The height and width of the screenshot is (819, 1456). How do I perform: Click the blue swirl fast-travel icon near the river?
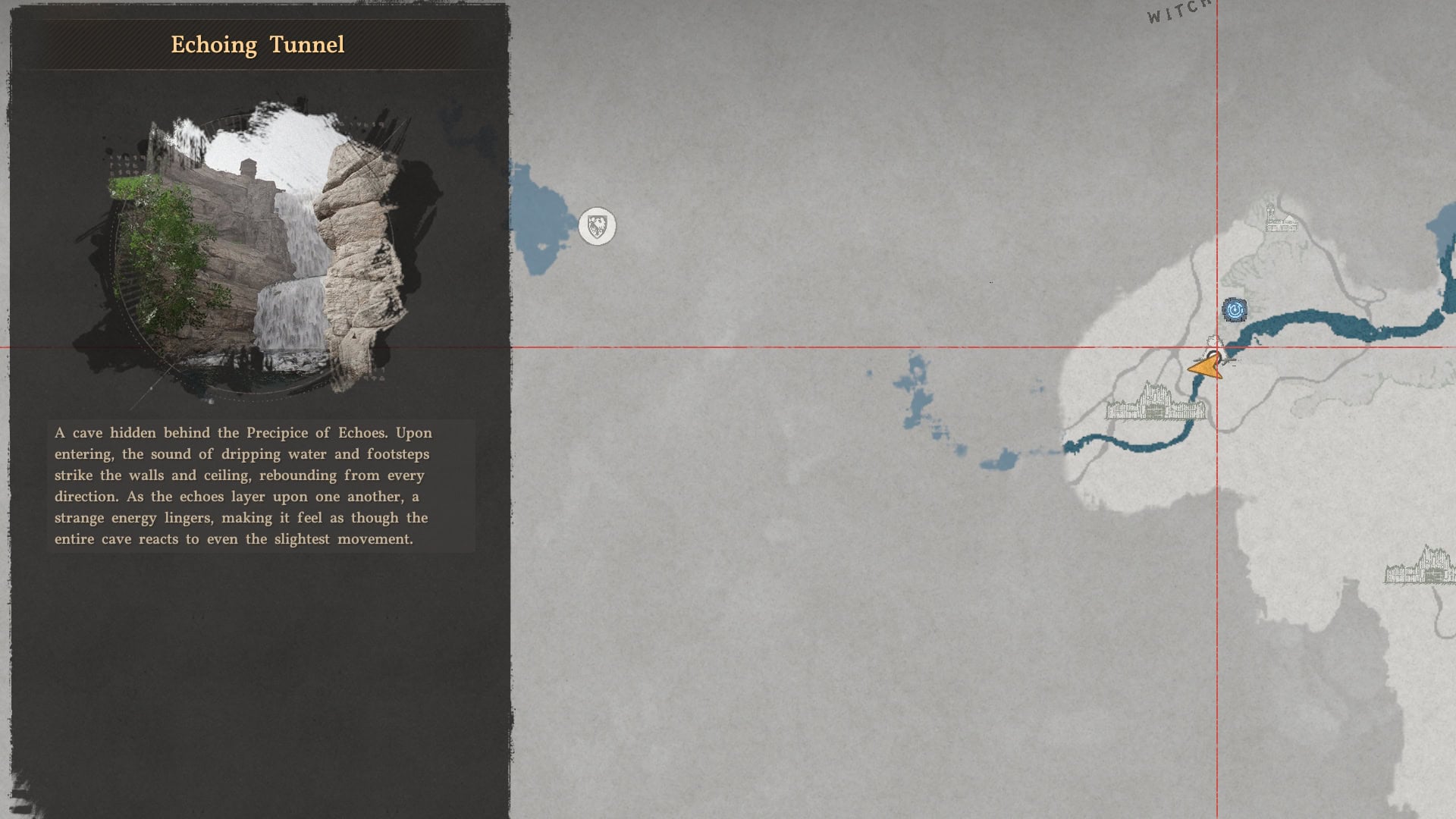(1233, 310)
